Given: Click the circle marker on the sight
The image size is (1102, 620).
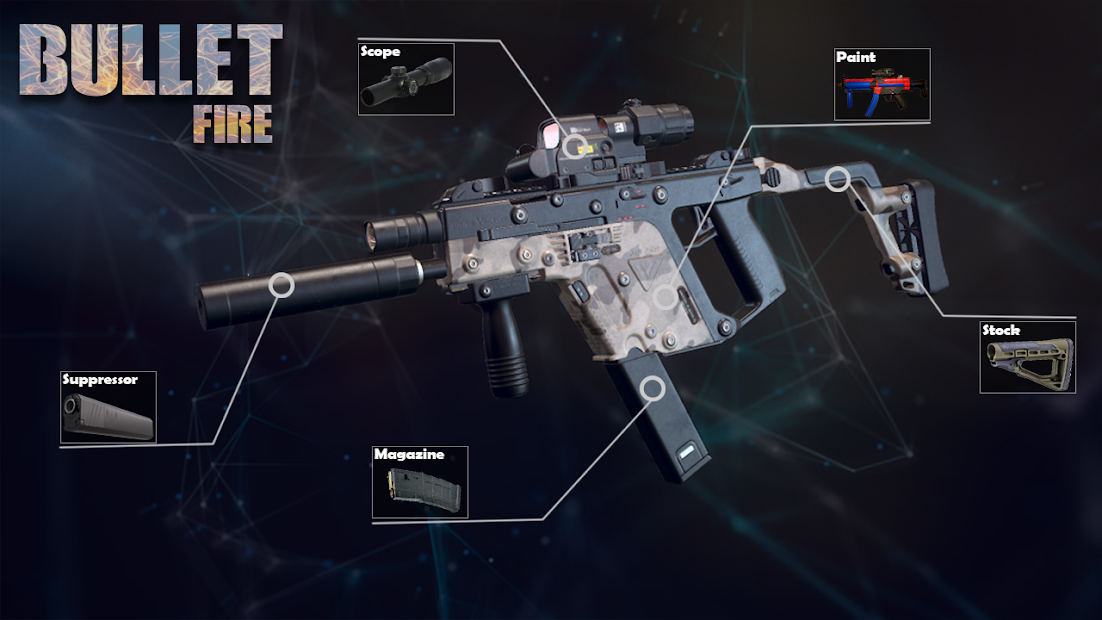Looking at the screenshot, I should tap(573, 146).
